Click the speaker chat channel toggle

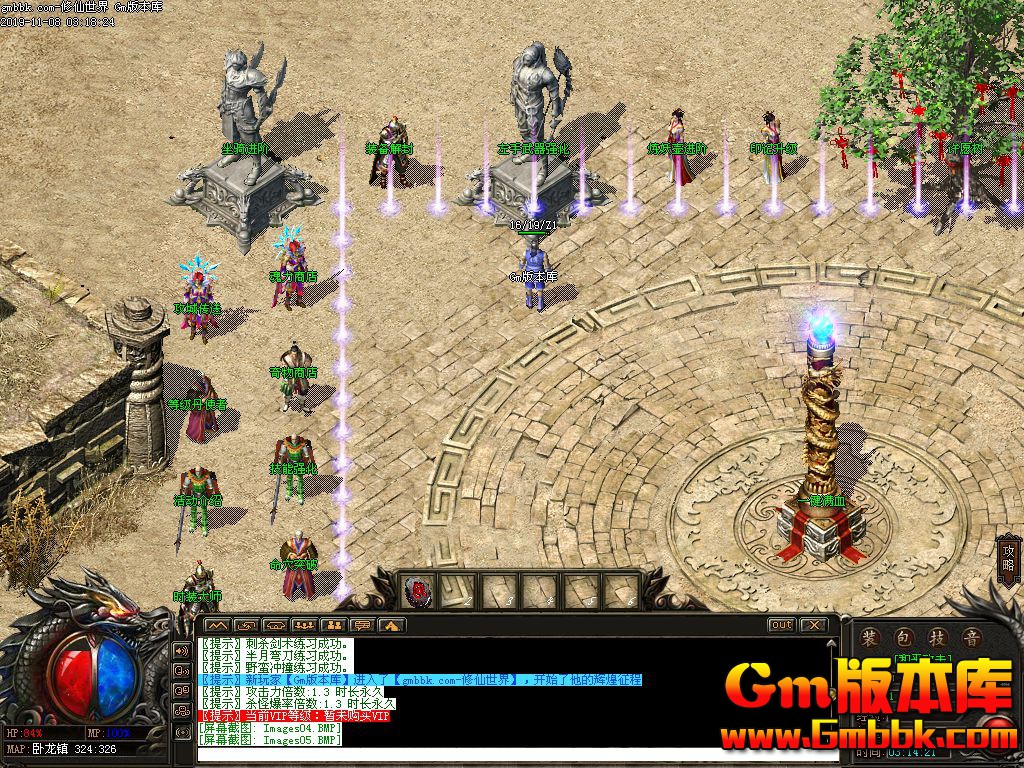pyautogui.click(x=182, y=650)
